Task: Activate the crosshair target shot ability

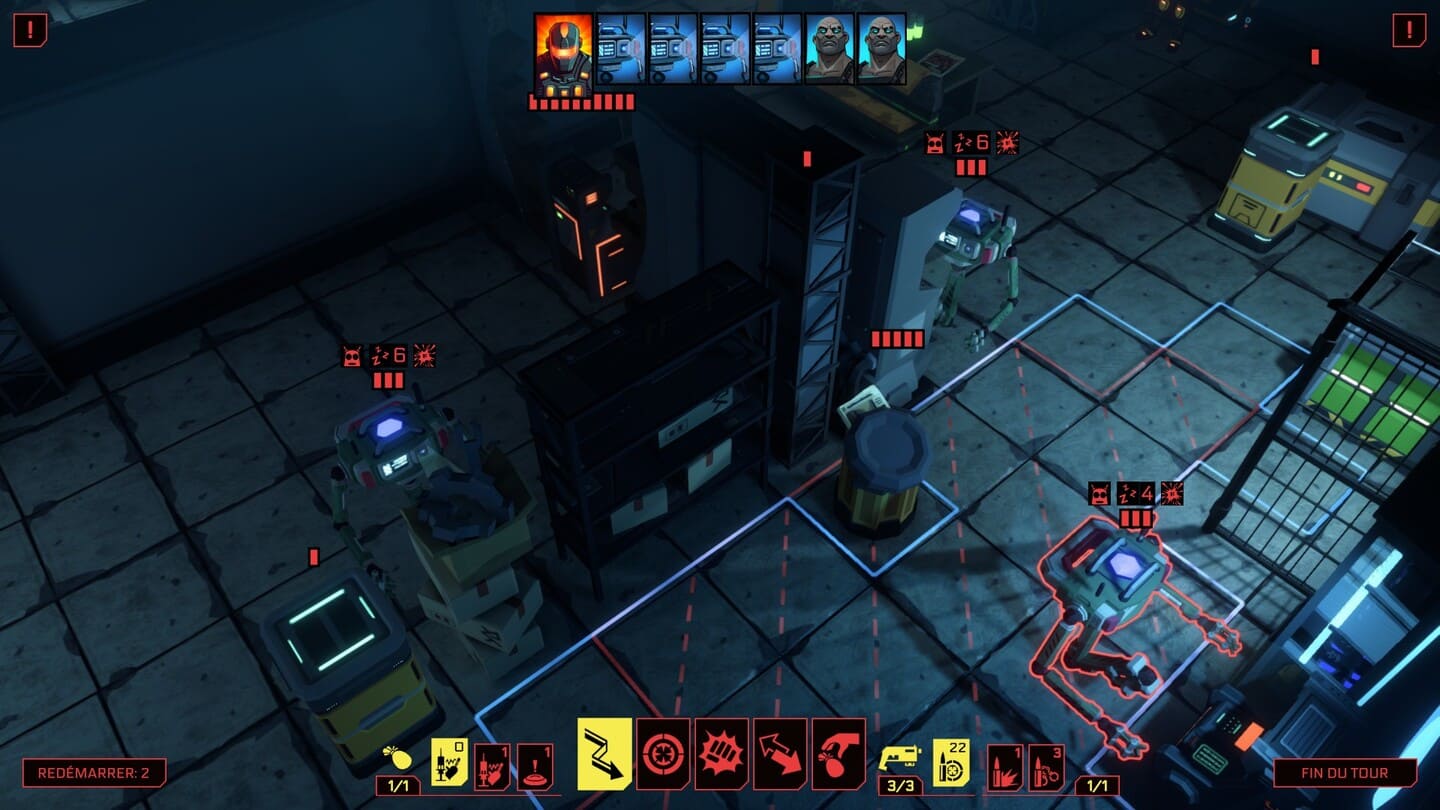Action: [x=662, y=753]
